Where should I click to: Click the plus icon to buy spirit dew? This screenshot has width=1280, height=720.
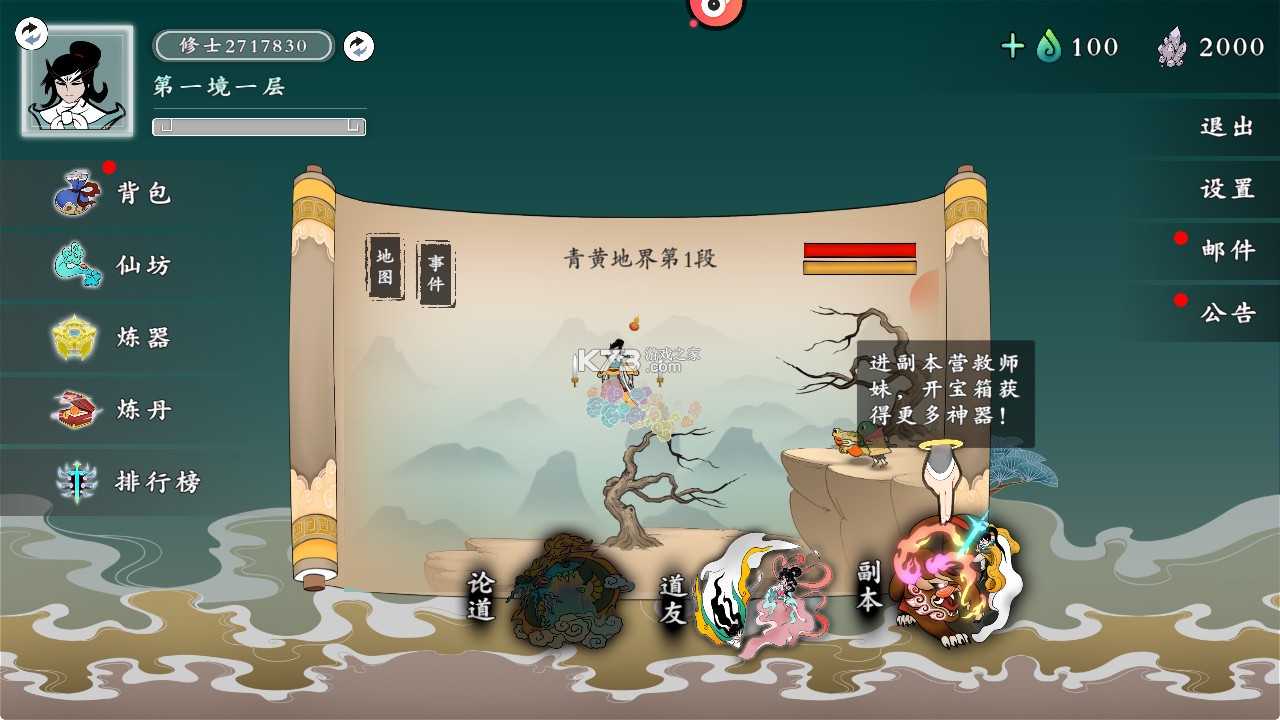pyautogui.click(x=1014, y=46)
